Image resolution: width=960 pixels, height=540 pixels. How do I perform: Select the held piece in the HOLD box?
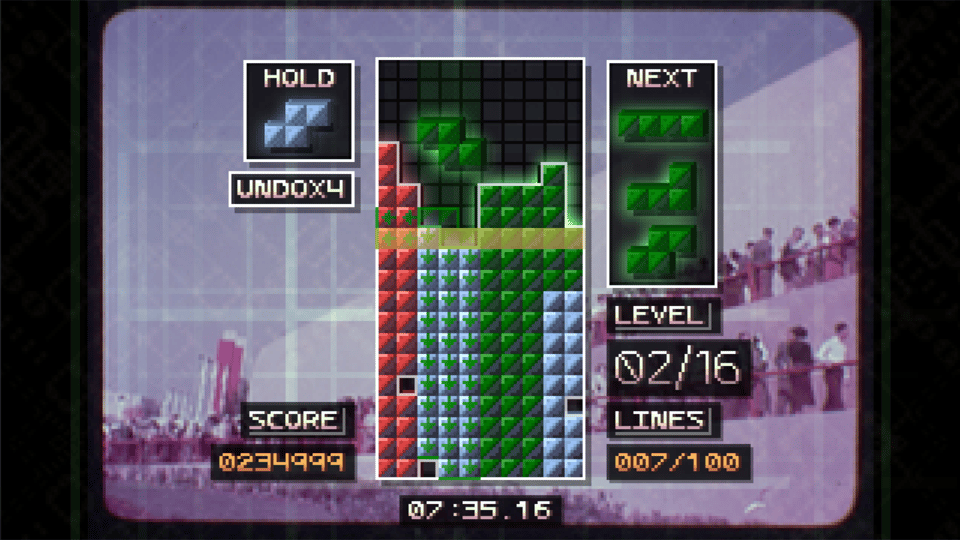point(298,124)
